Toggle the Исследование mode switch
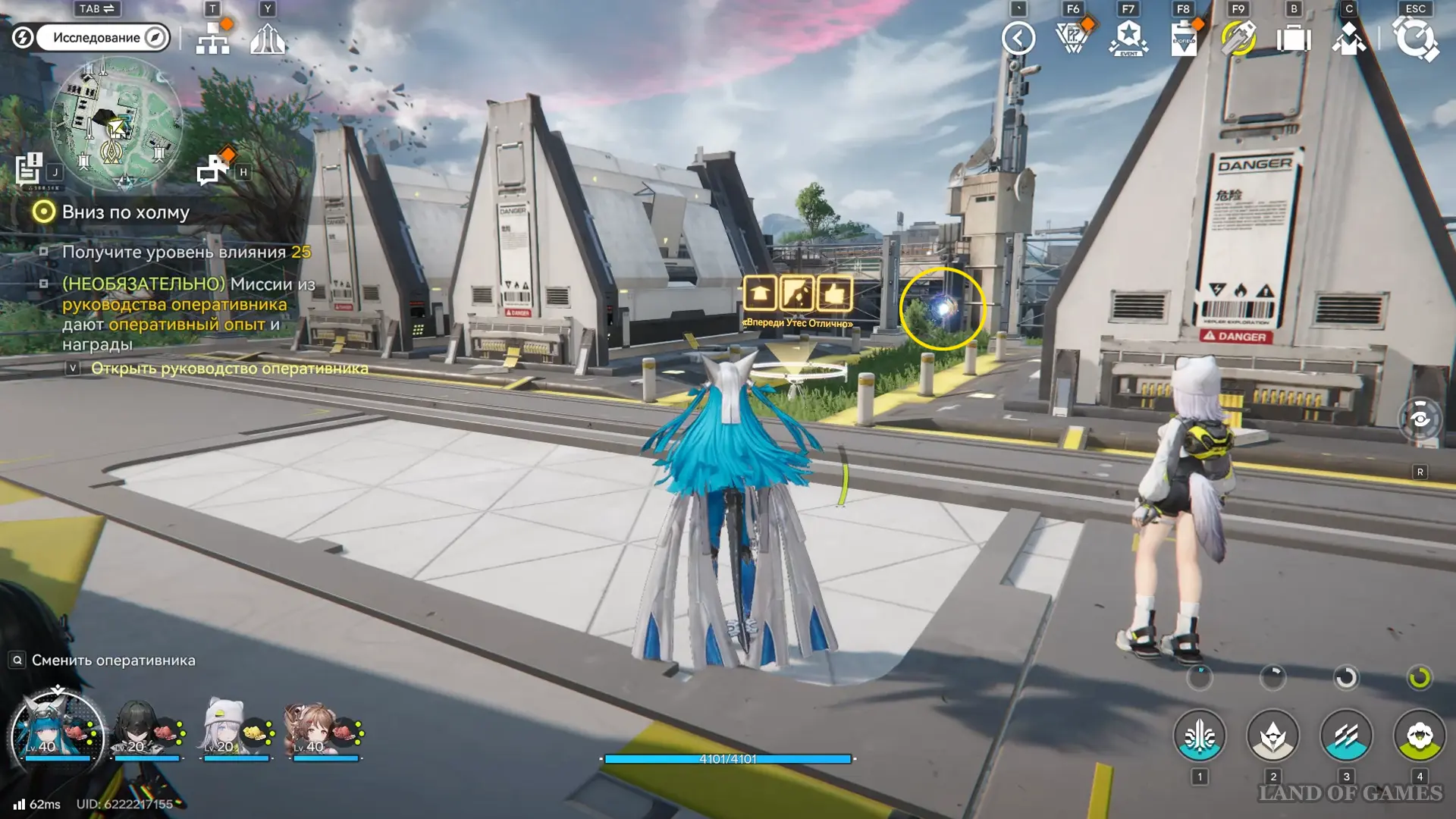Viewport: 1456px width, 819px height. pyautogui.click(x=102, y=38)
